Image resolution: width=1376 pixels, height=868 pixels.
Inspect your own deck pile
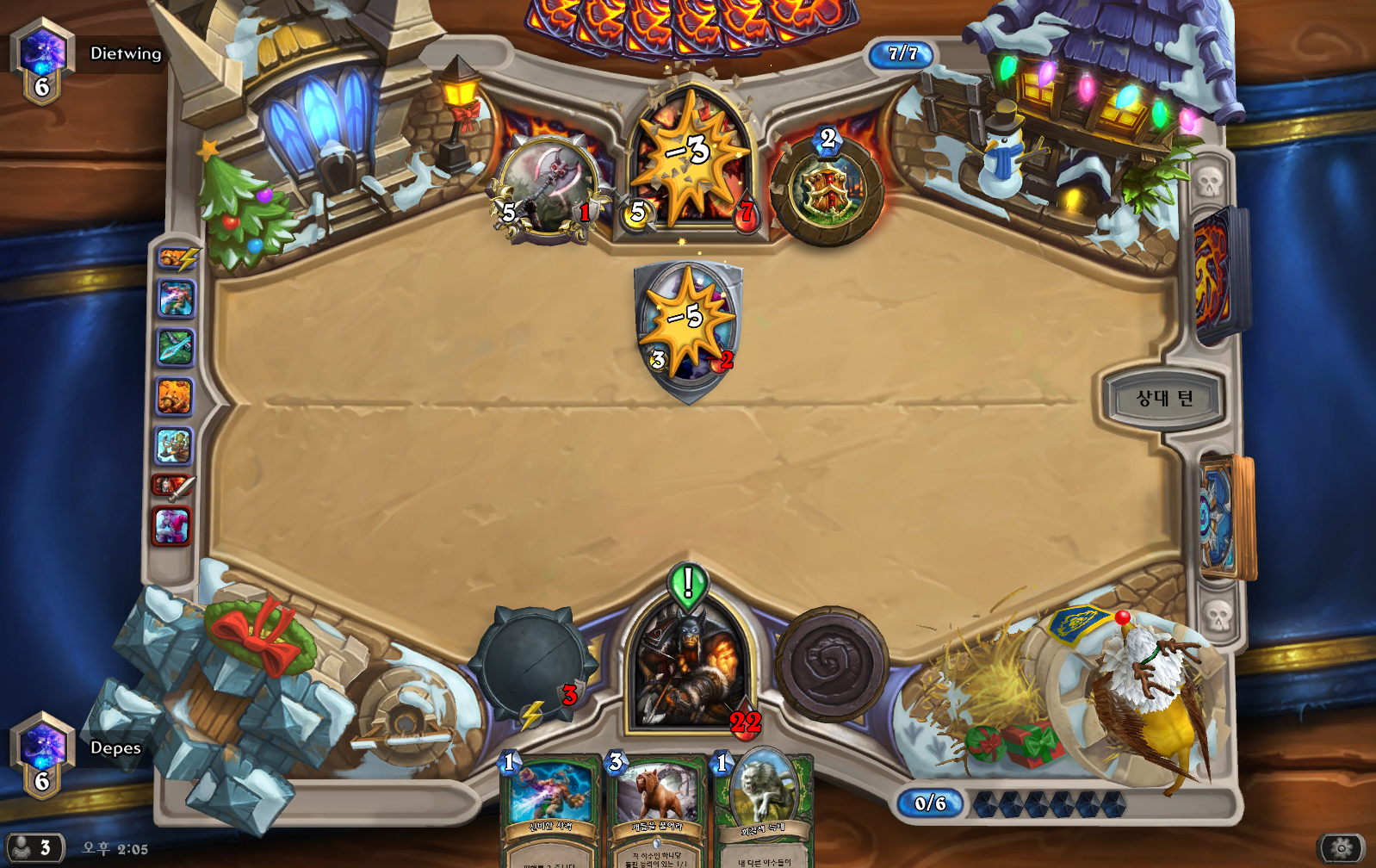[1225, 517]
